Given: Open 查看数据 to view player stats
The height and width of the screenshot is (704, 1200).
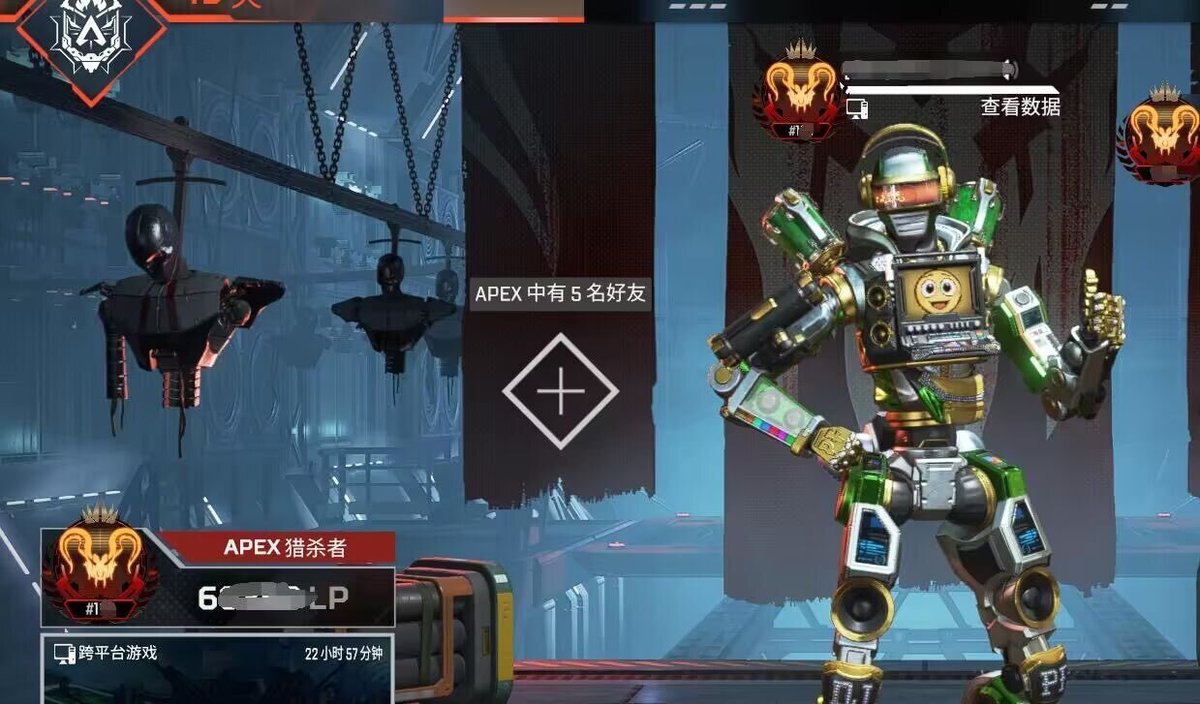Looking at the screenshot, I should coord(1020,107).
